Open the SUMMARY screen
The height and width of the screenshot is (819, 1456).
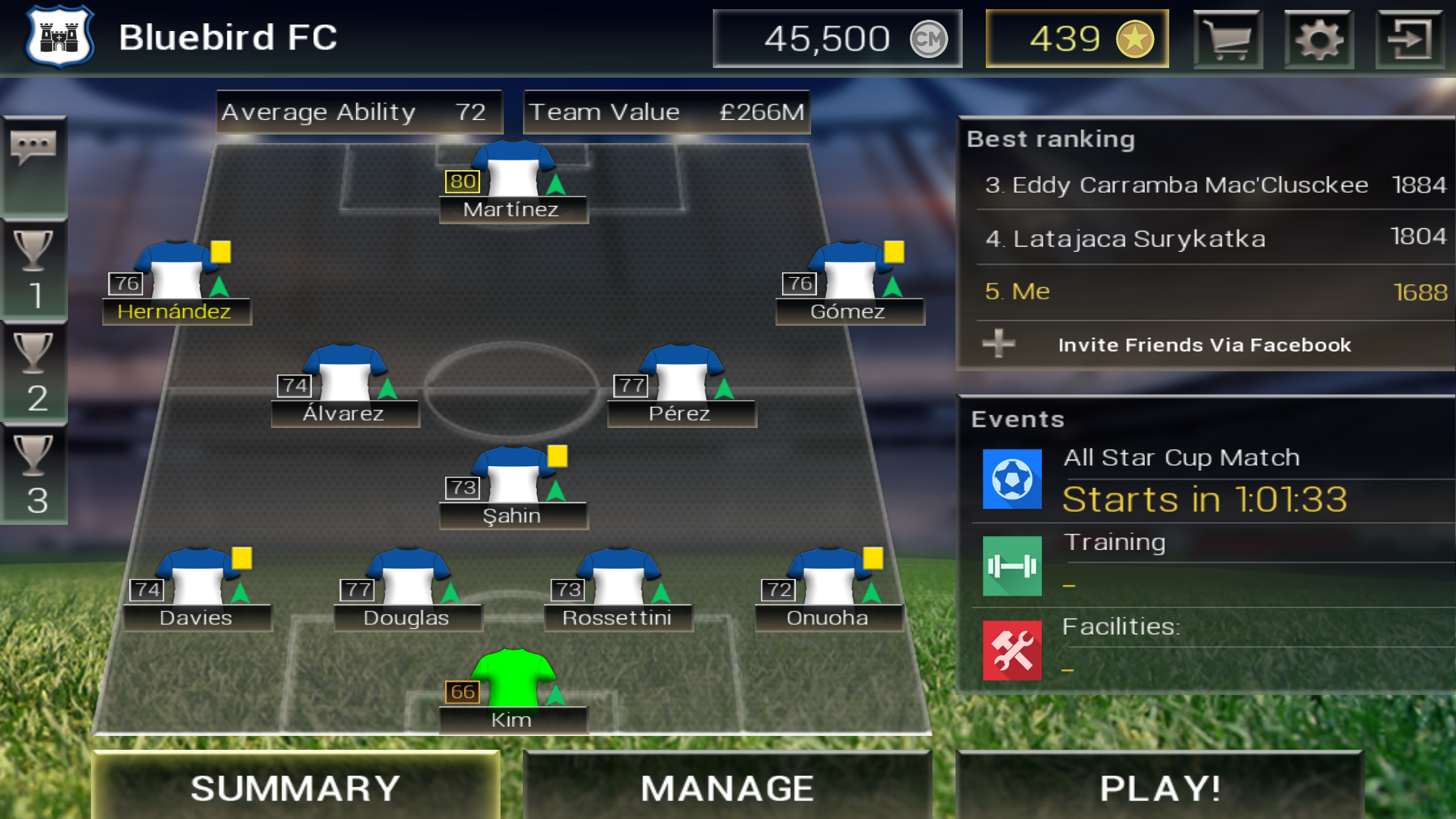[x=295, y=787]
